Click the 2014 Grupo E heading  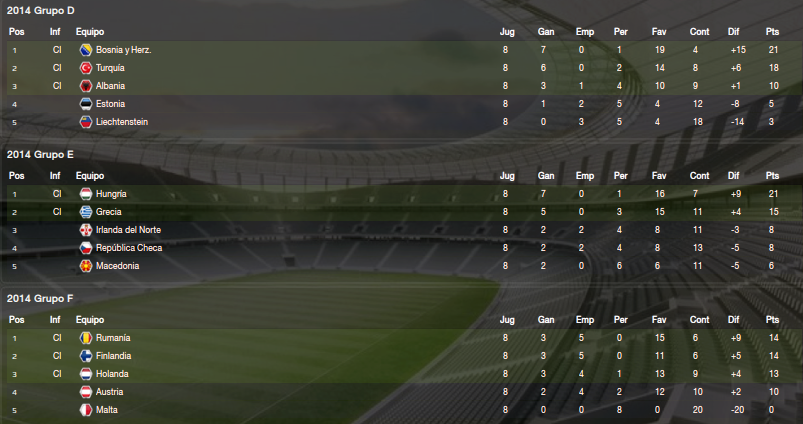tap(41, 155)
